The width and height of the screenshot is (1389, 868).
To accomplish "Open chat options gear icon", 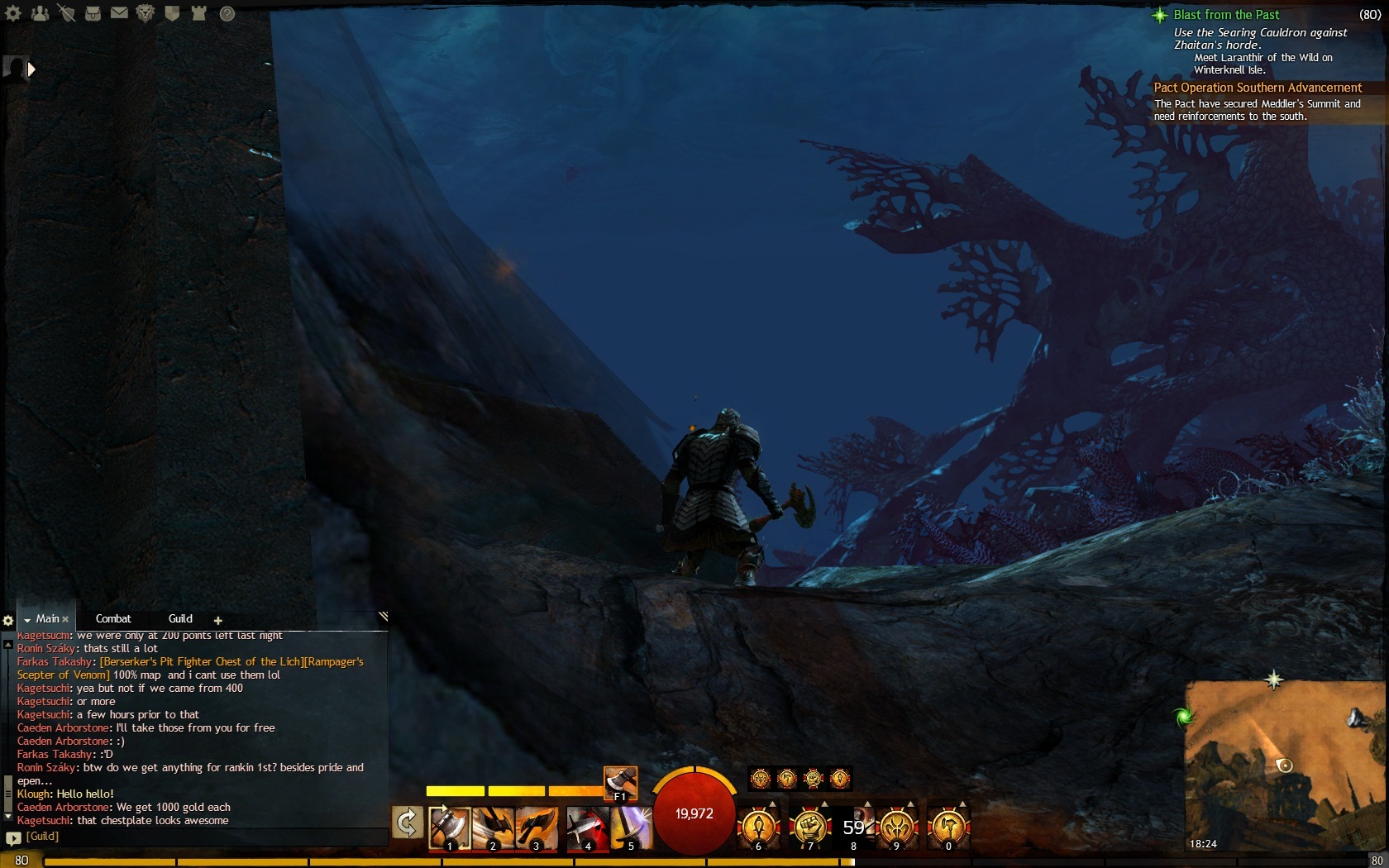I will 8,620.
